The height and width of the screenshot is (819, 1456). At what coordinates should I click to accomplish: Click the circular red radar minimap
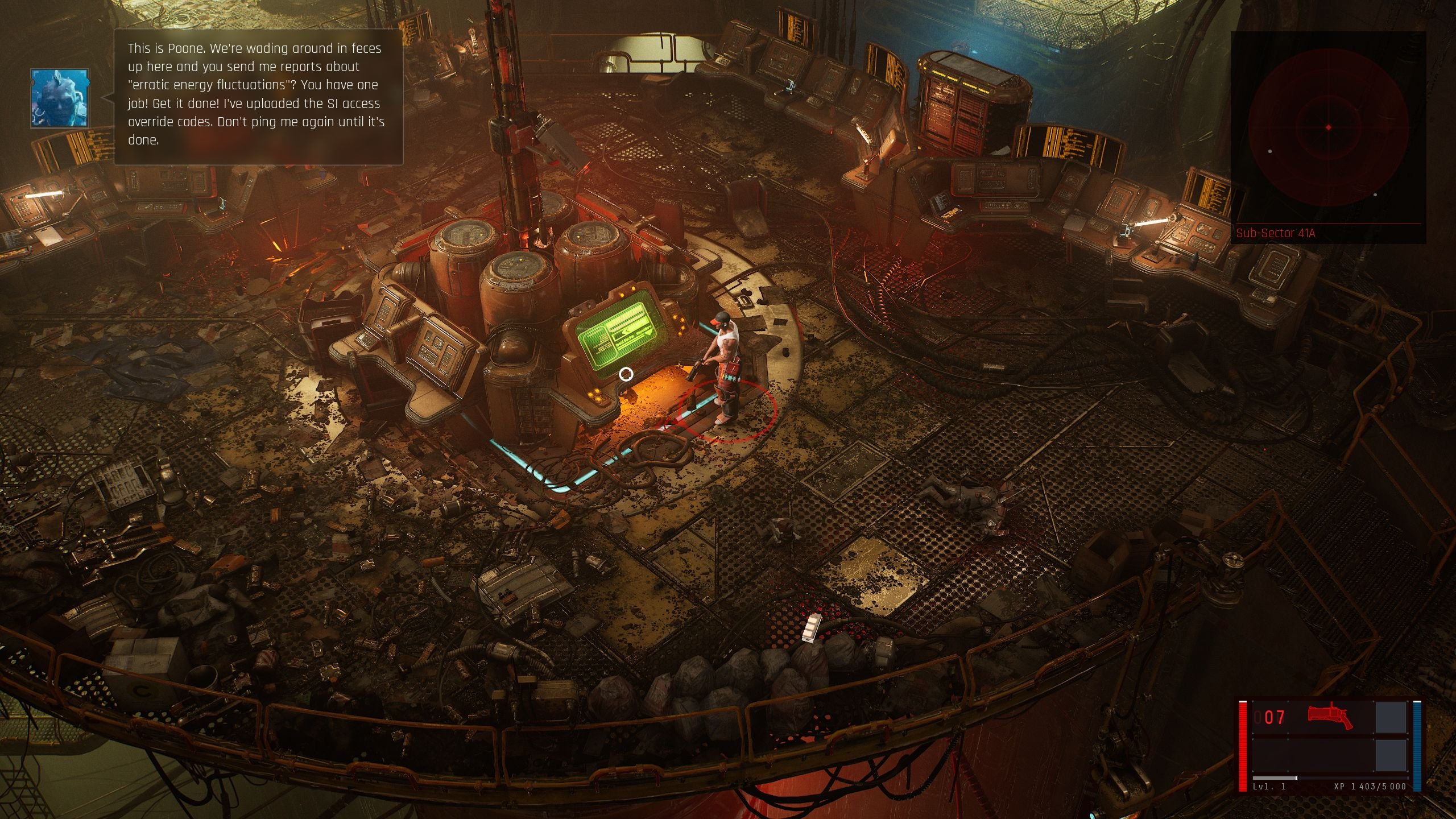(x=1328, y=127)
